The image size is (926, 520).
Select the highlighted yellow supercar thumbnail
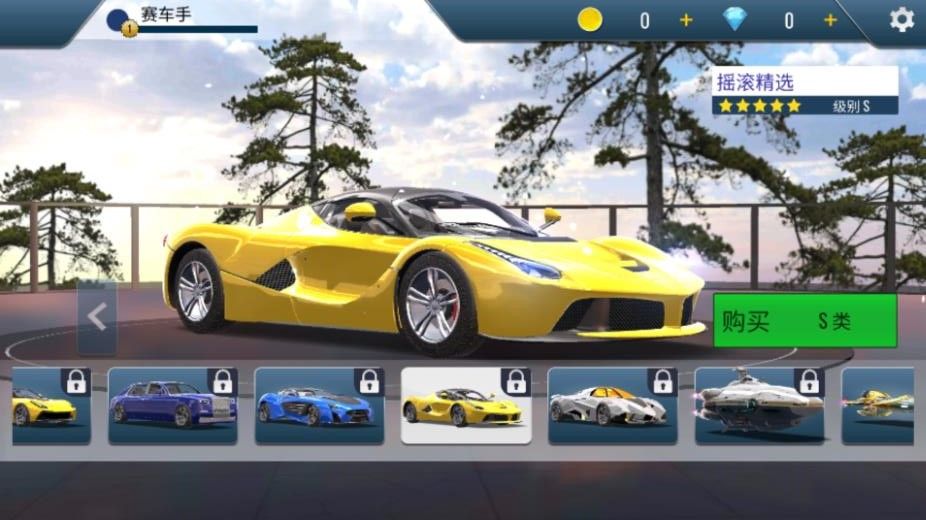(x=466, y=405)
